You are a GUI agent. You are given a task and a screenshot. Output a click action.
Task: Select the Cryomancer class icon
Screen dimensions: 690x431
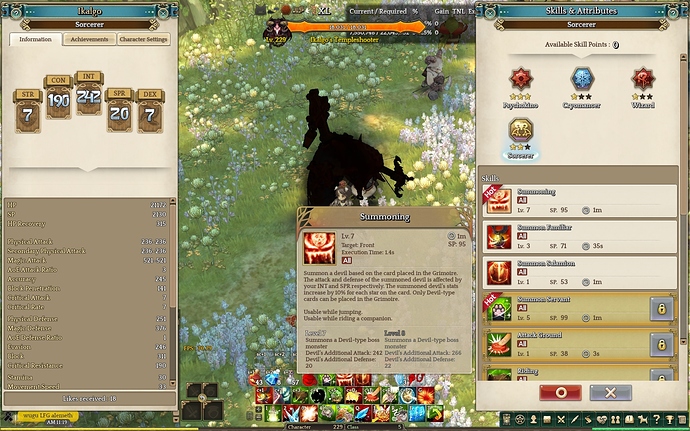(581, 80)
